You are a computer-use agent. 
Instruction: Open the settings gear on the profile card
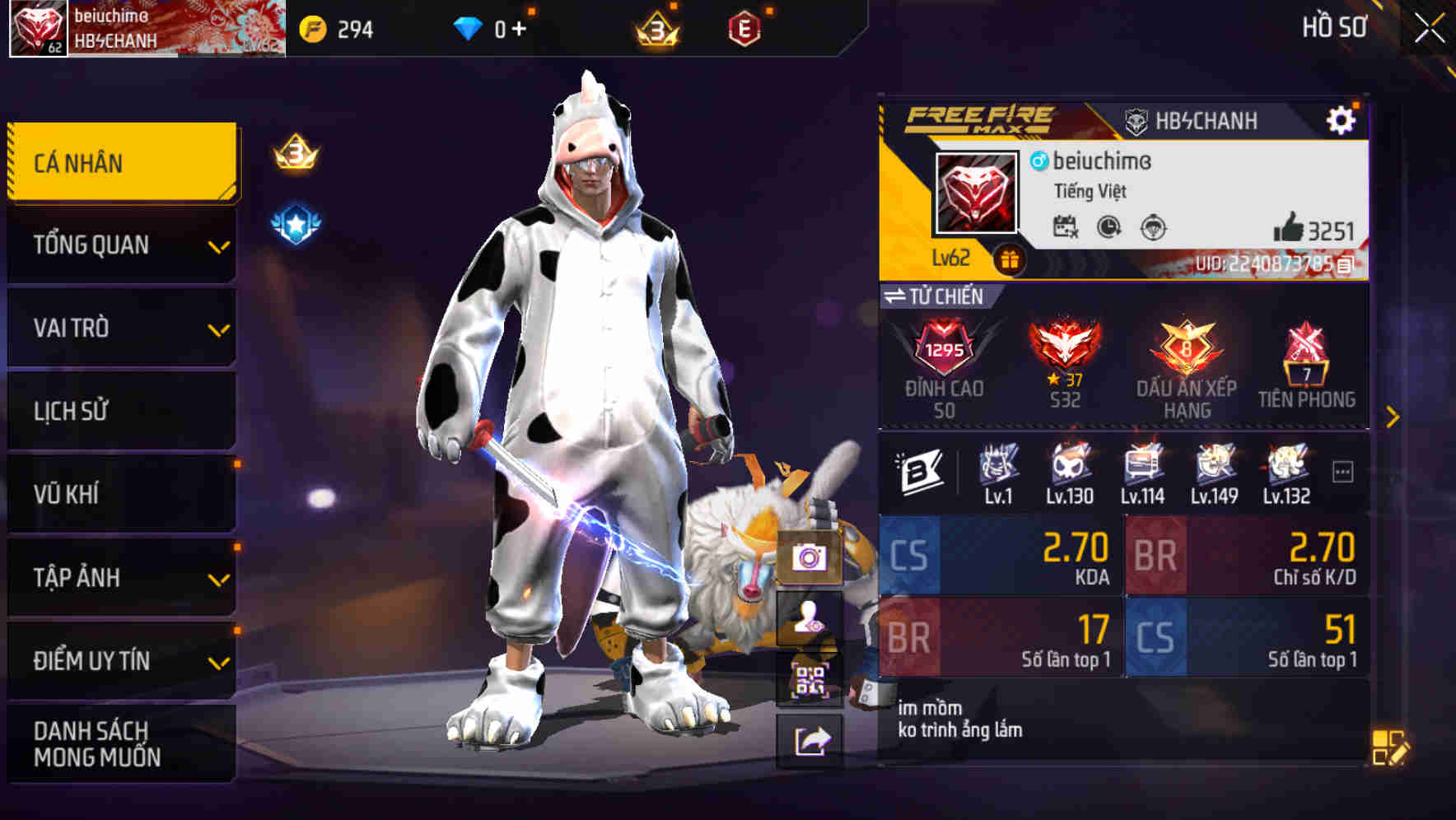pos(1342,119)
